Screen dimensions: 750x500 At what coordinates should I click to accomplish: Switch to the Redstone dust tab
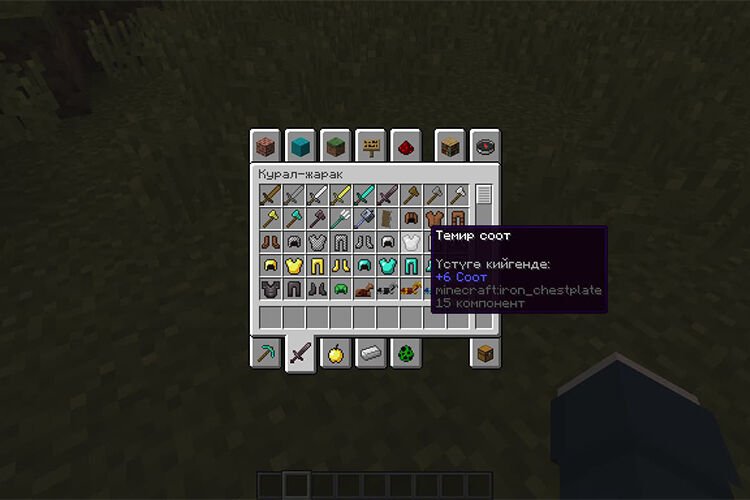coord(405,146)
